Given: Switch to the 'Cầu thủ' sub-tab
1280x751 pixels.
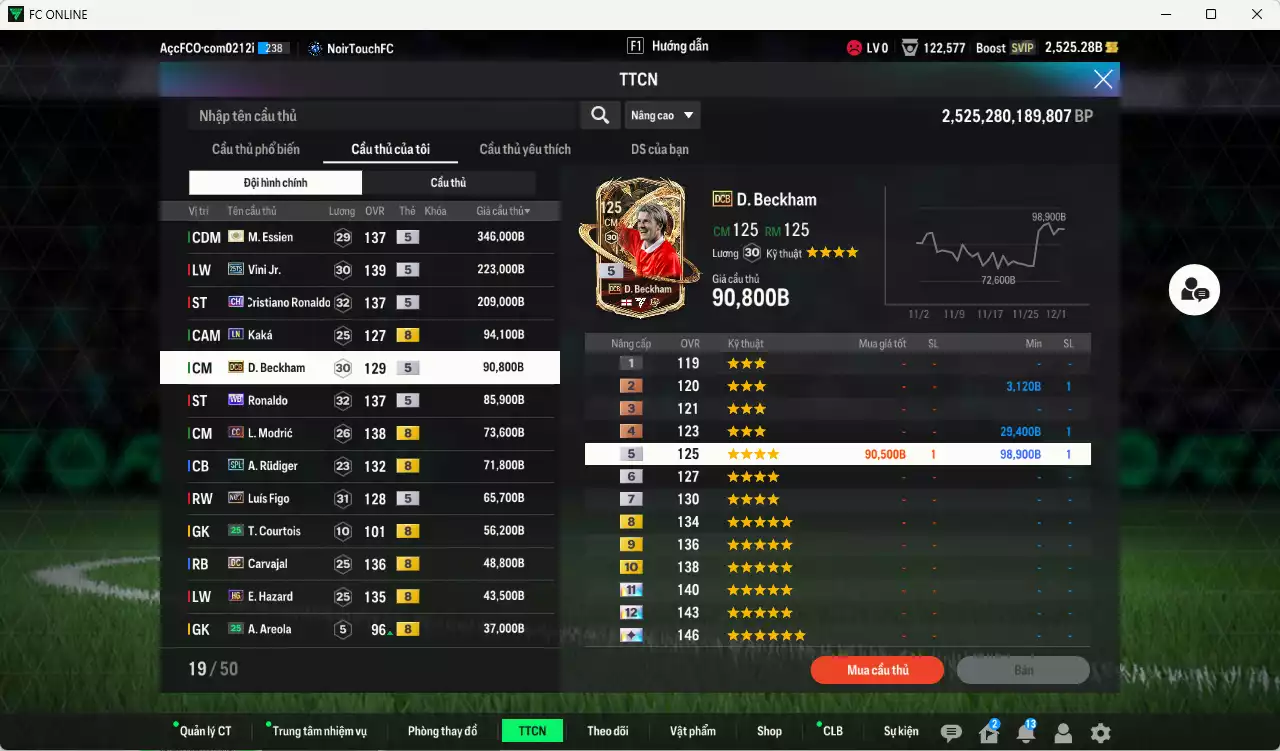Looking at the screenshot, I should point(448,184).
